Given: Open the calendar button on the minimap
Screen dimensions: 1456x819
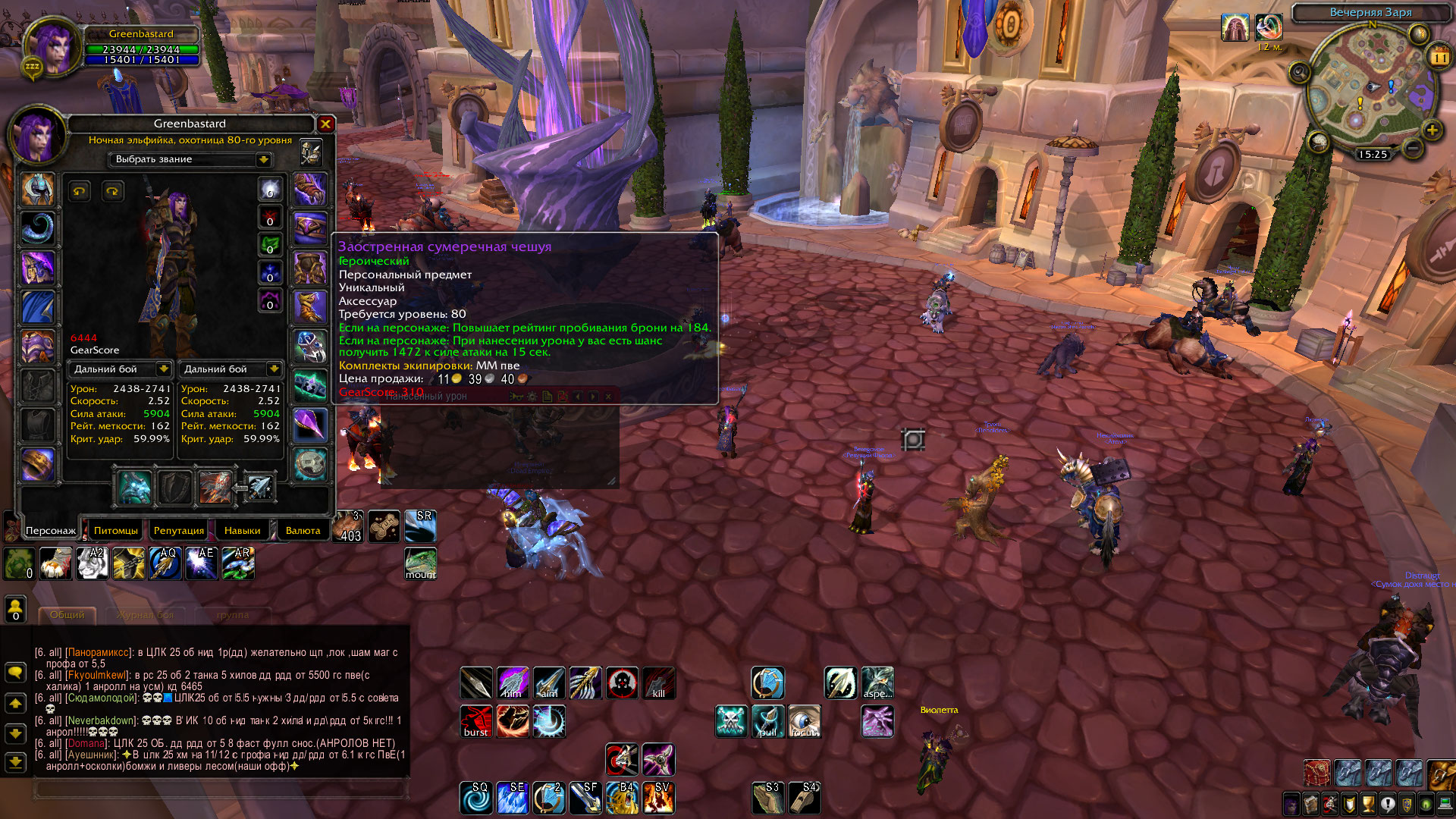Looking at the screenshot, I should point(1439,57).
